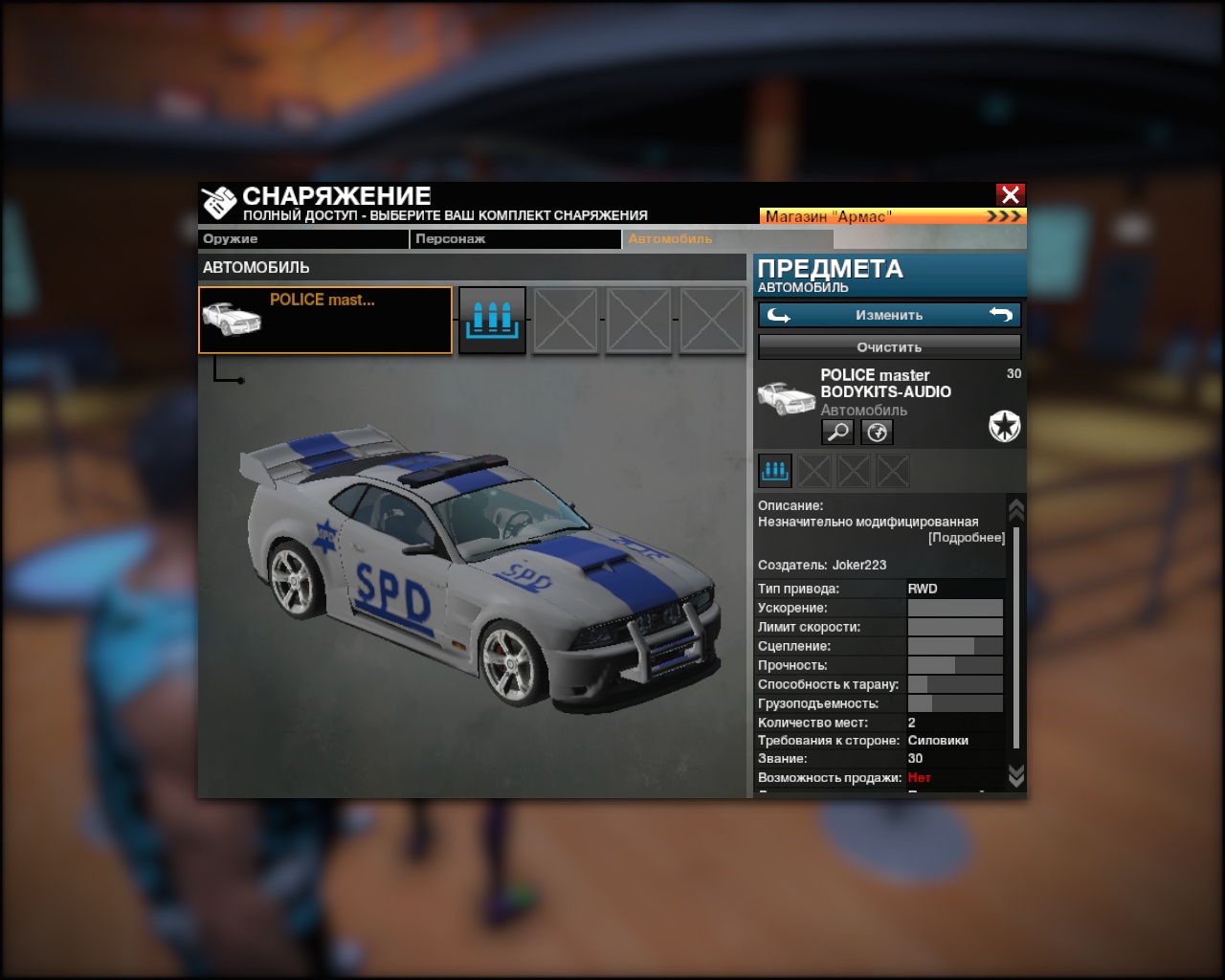Click the description panel's scroll-down arrow
This screenshot has width=1225, height=980.
point(1016,775)
